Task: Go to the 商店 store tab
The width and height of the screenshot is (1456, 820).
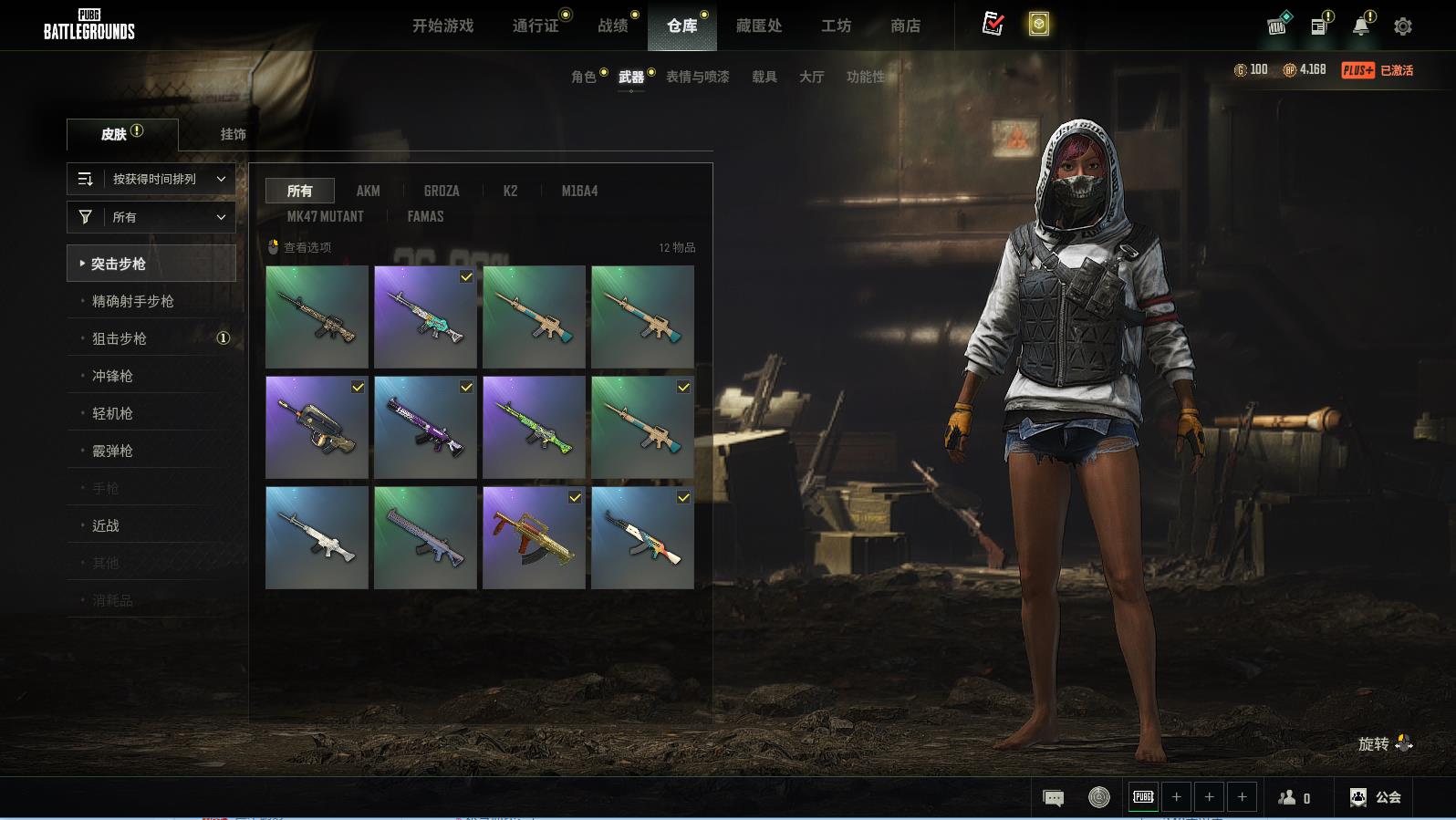Action: pos(905,26)
